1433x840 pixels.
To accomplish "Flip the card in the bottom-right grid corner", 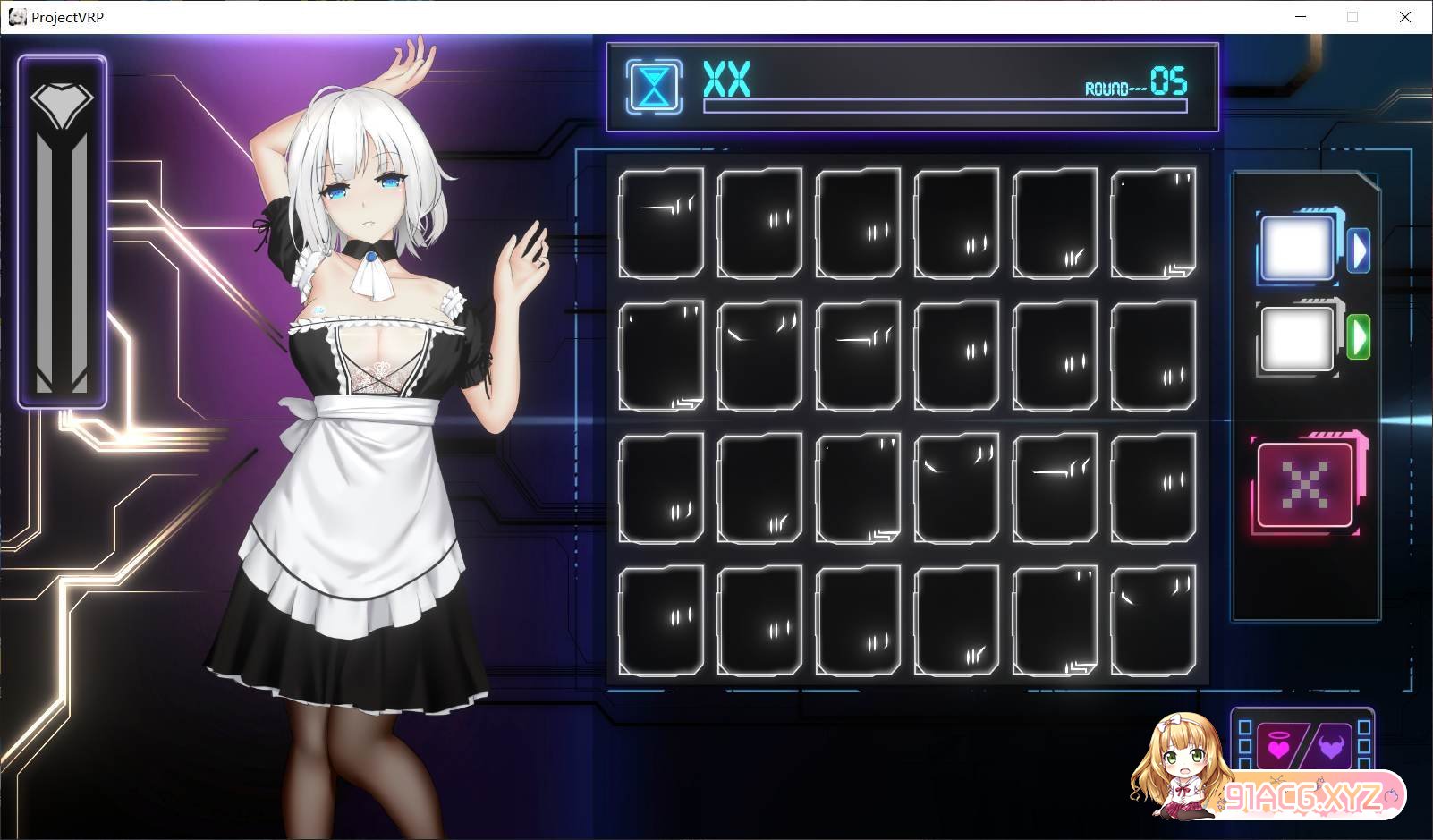I will click(x=1154, y=622).
